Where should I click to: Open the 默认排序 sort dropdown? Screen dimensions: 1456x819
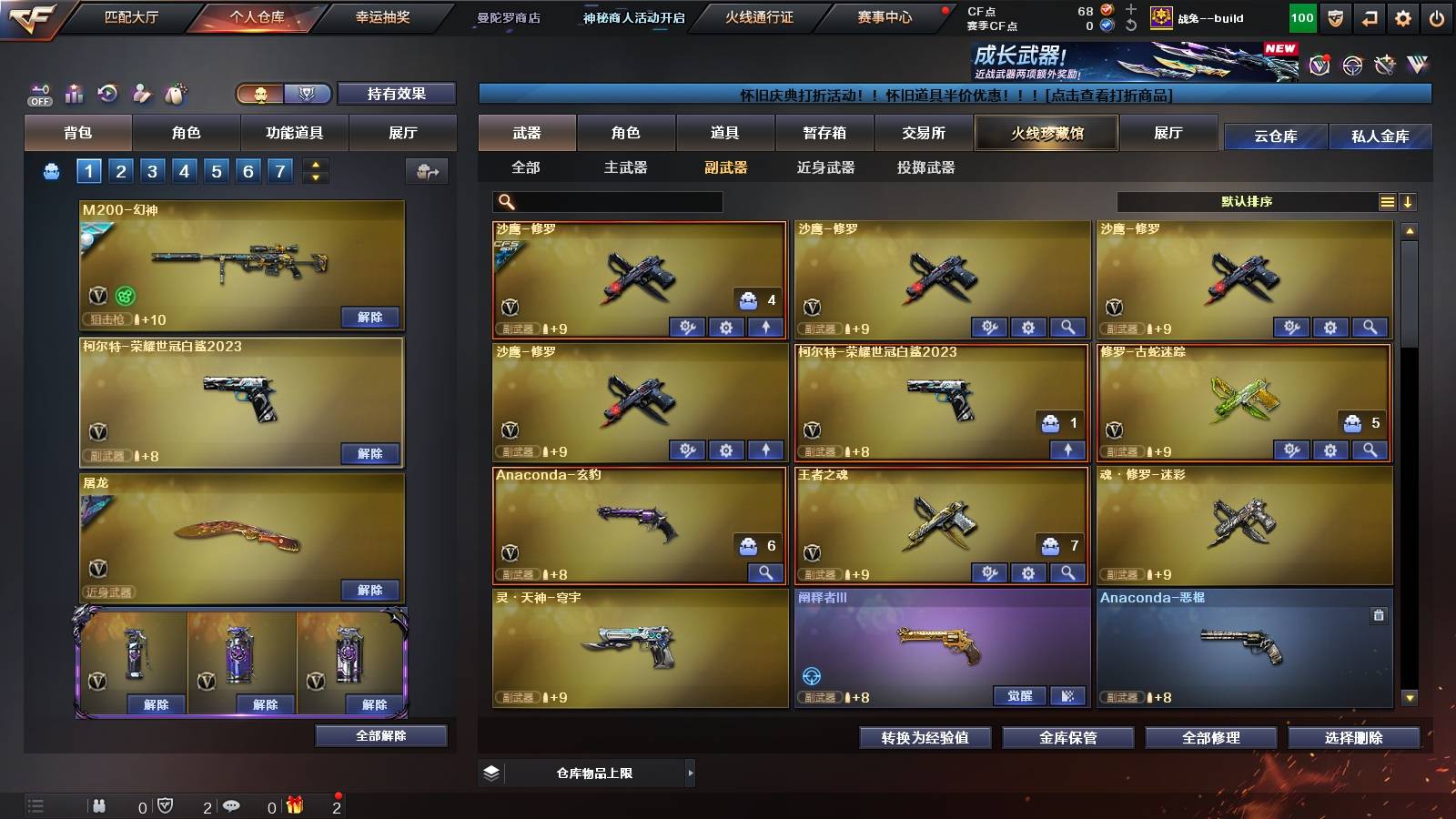coord(1247,201)
